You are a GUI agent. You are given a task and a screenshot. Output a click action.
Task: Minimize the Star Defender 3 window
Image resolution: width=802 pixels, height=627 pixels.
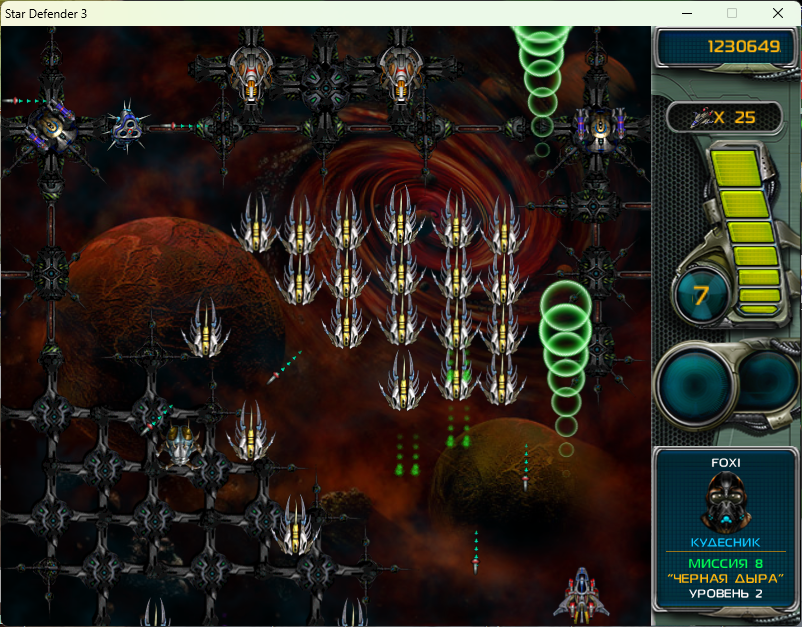tap(687, 13)
